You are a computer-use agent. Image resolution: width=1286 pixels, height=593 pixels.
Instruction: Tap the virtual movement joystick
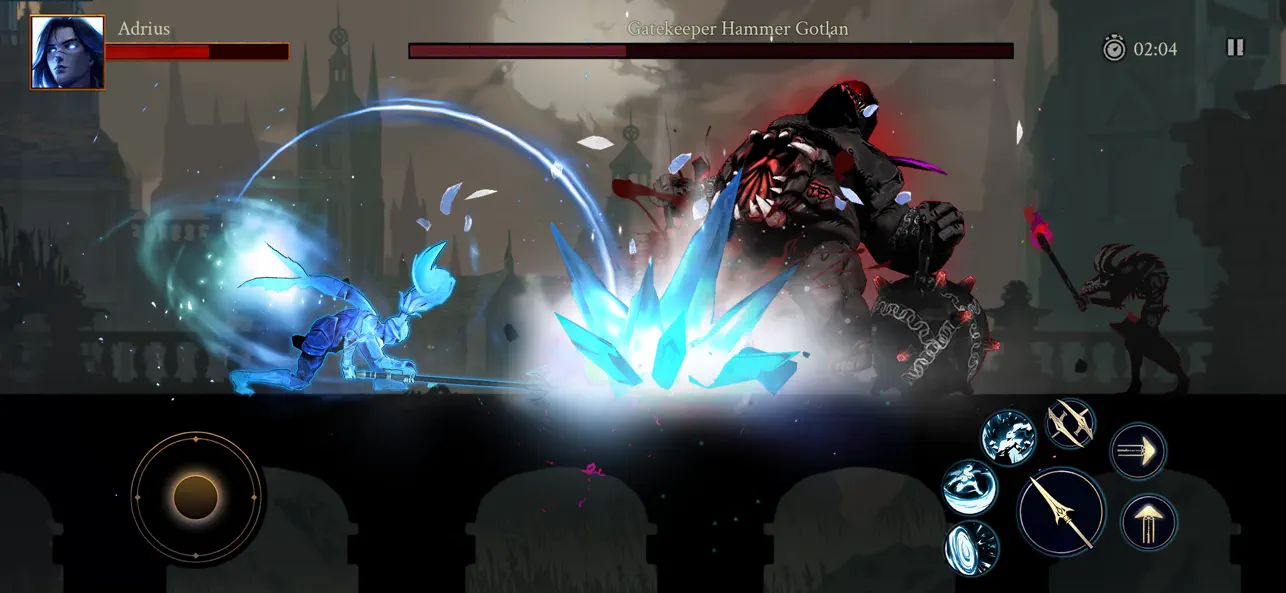tap(196, 496)
